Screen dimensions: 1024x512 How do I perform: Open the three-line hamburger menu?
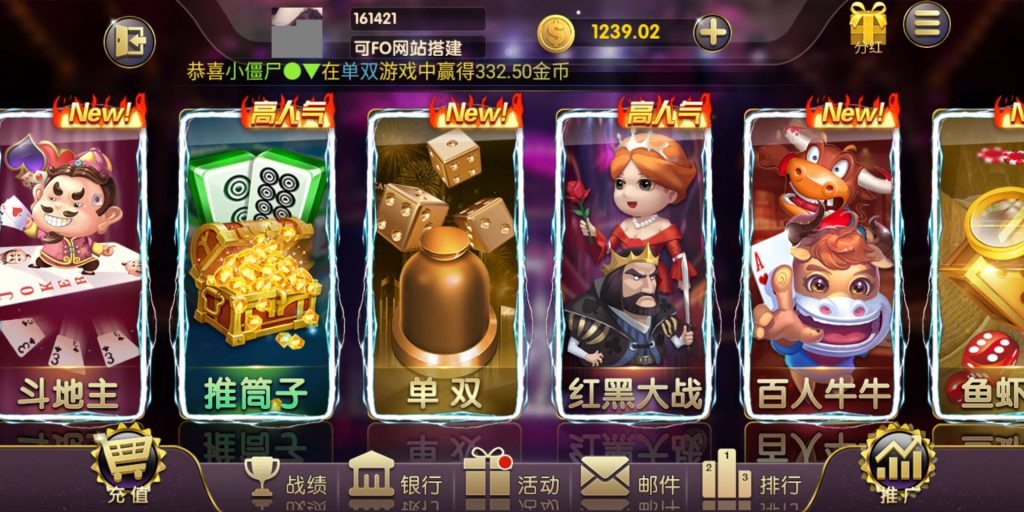click(x=927, y=24)
